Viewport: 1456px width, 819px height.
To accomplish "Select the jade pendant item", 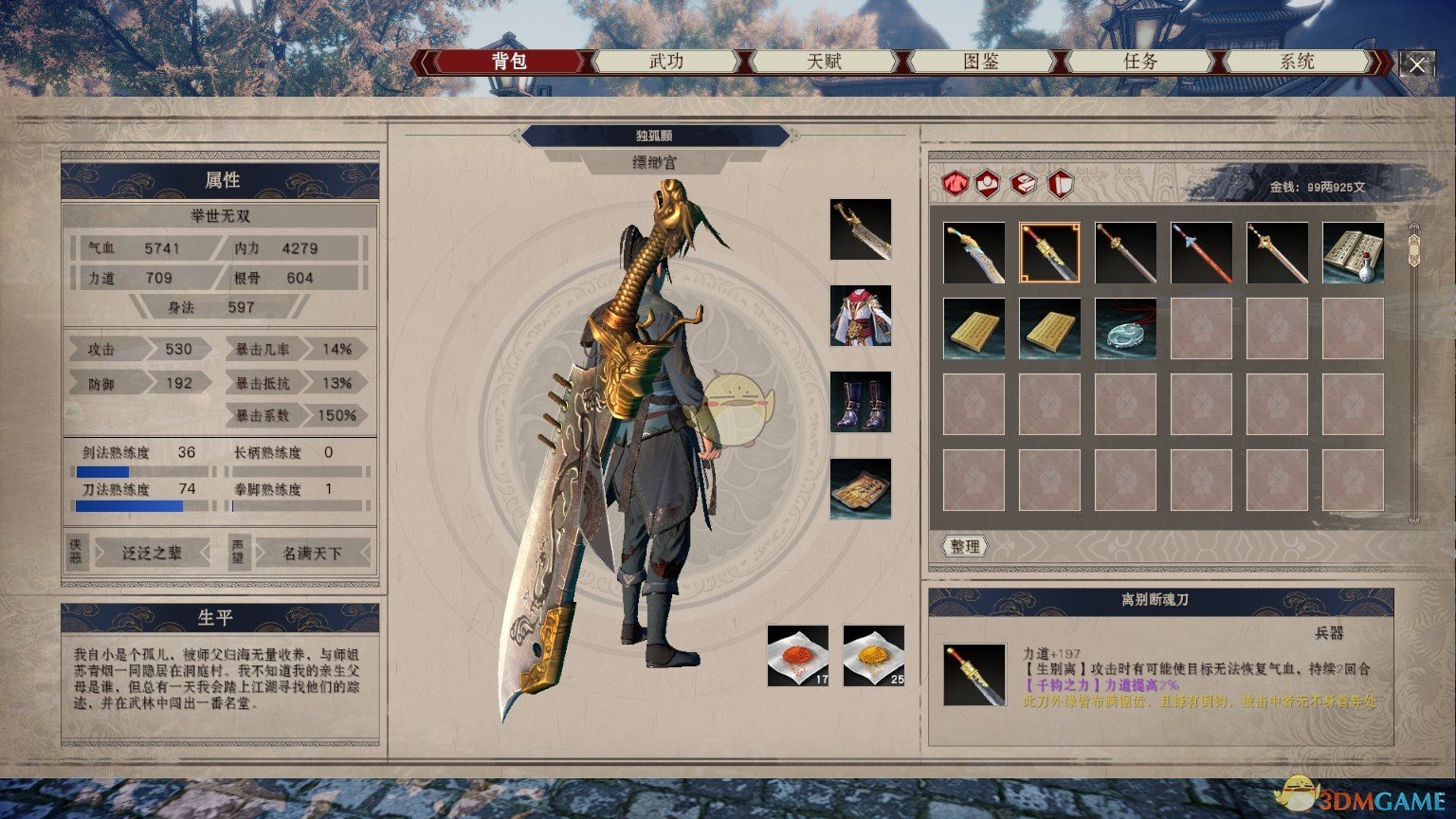I will (1125, 329).
